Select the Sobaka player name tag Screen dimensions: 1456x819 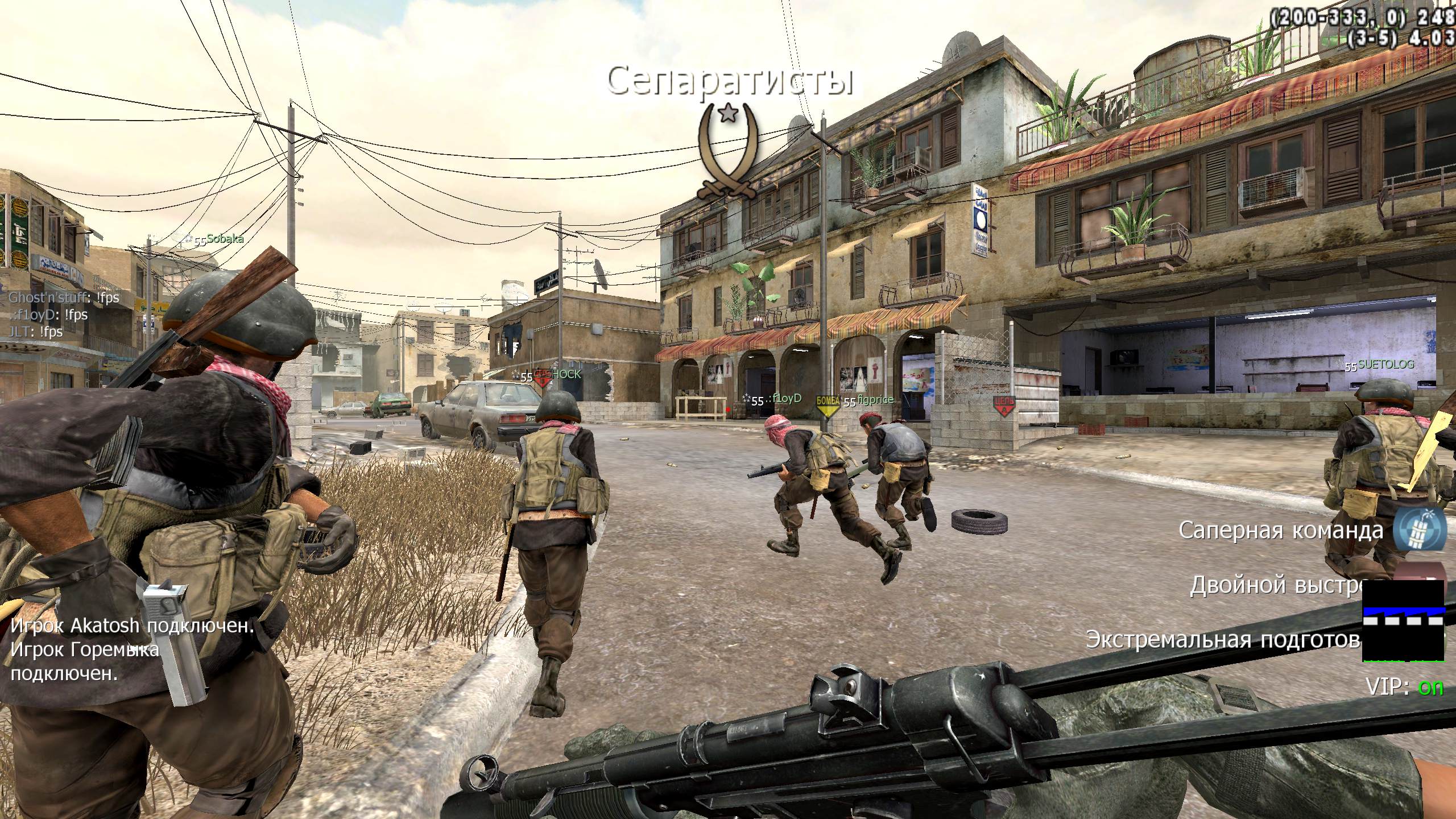click(x=224, y=239)
